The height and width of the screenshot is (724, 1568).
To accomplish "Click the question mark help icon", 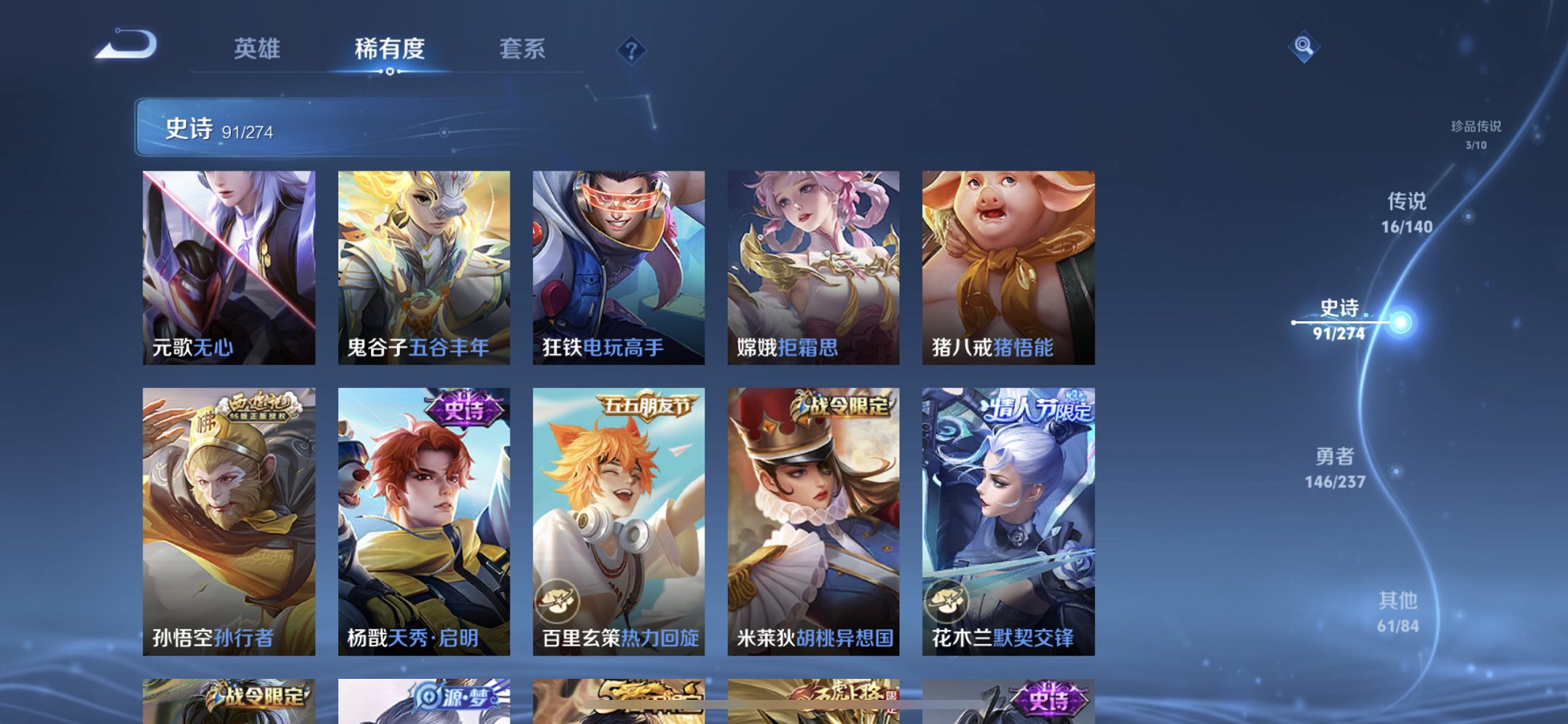I will pyautogui.click(x=633, y=50).
